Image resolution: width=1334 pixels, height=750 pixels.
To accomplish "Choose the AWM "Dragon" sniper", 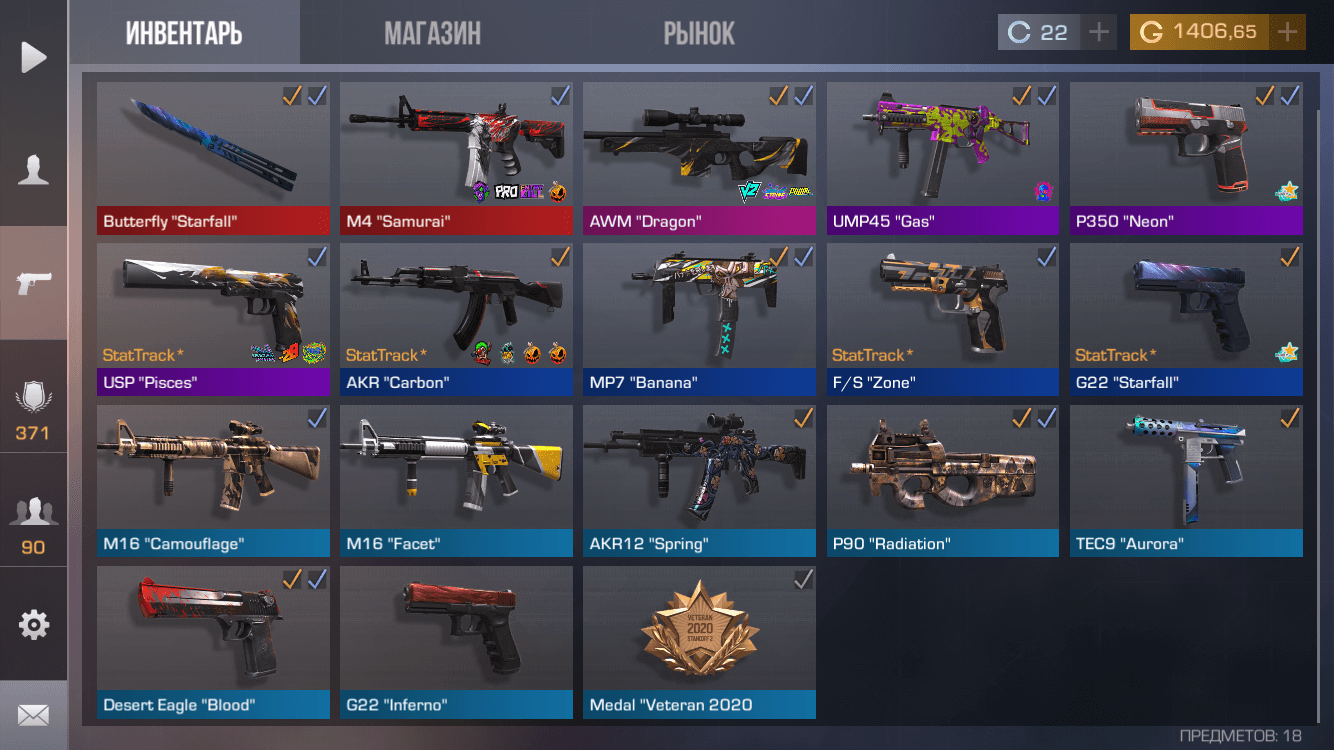I will [699, 158].
